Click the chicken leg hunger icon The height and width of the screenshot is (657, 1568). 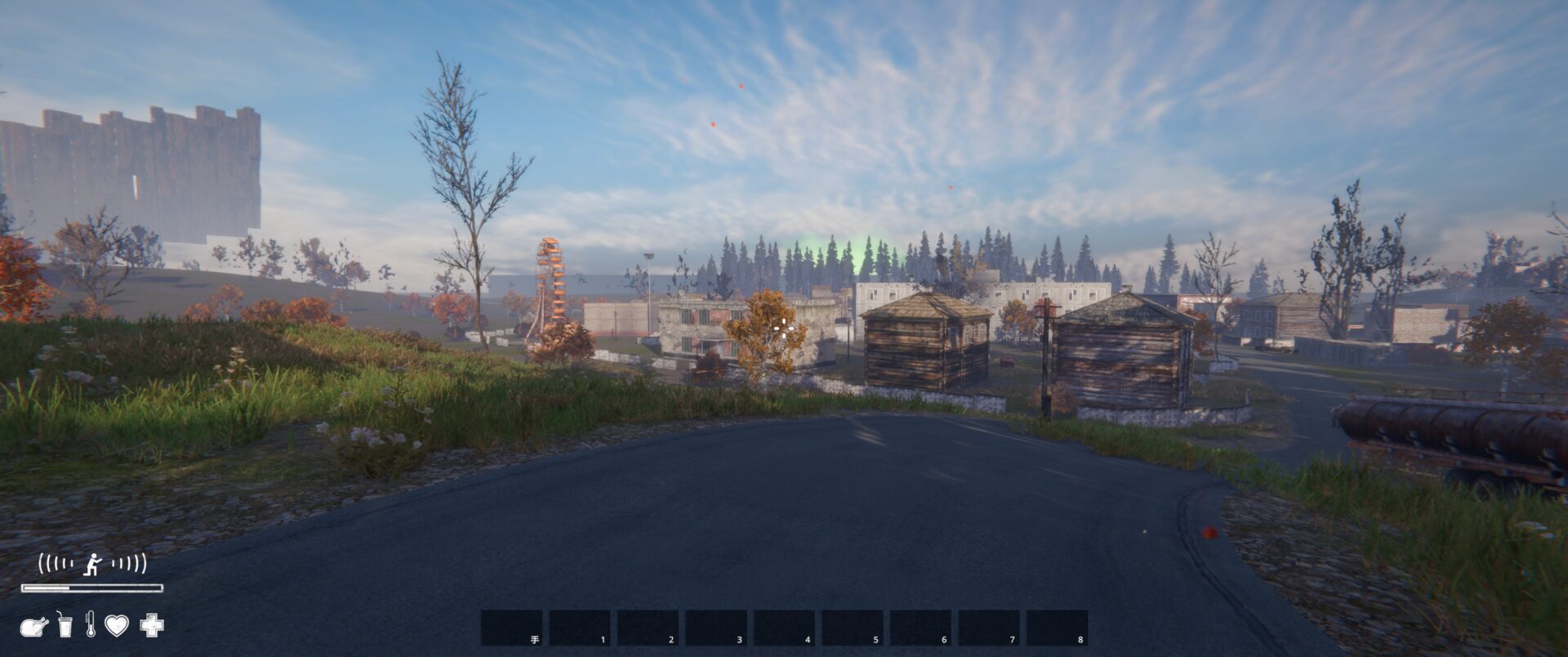(34, 626)
